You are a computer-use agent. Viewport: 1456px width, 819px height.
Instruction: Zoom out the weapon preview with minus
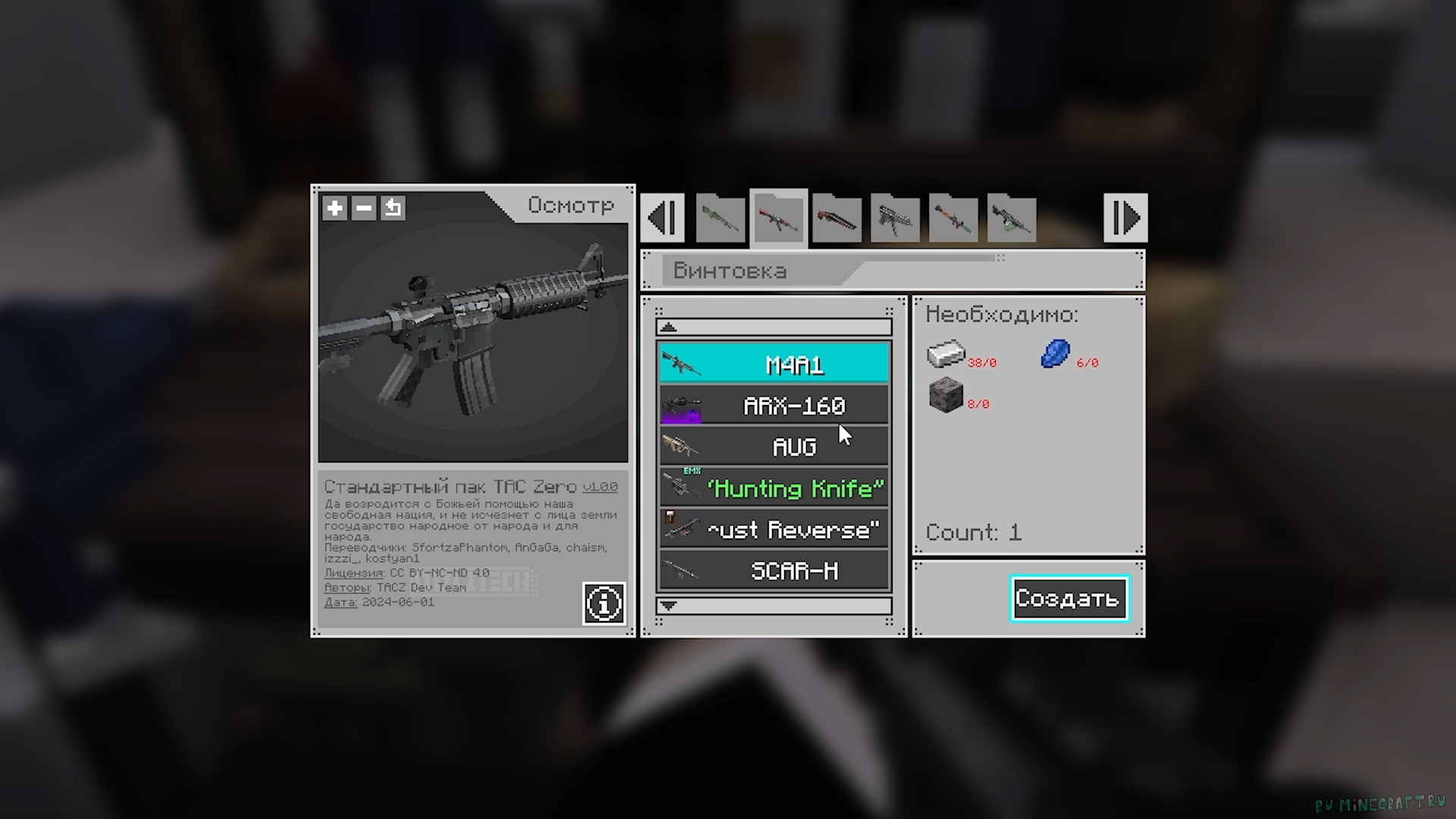(364, 208)
